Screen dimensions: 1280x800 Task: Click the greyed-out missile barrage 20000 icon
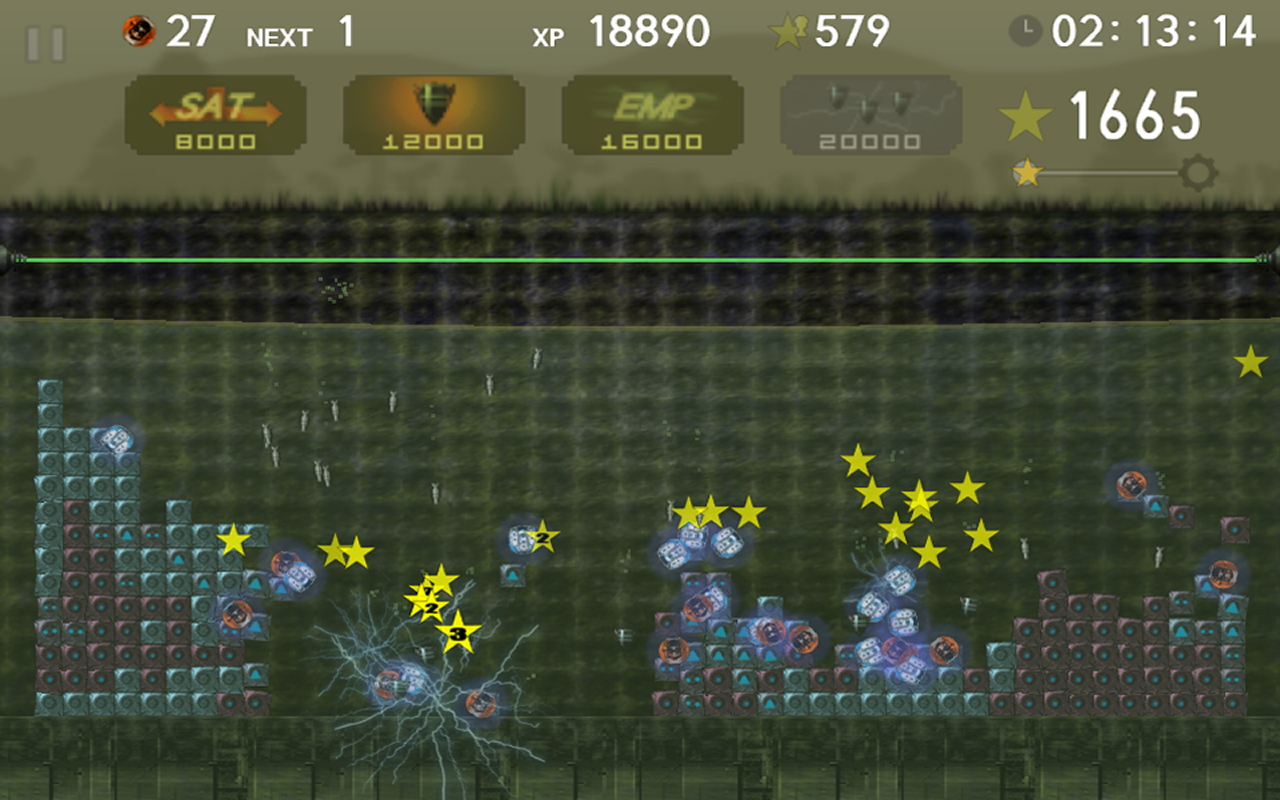(x=868, y=112)
